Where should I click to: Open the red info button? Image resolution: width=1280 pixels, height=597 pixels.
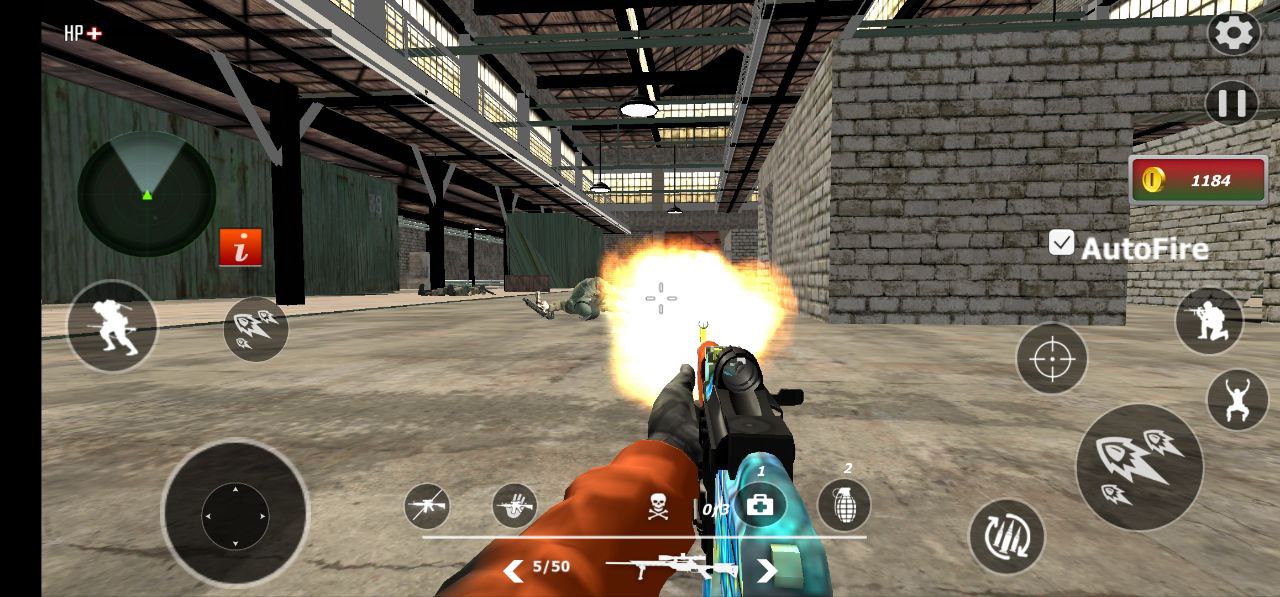[240, 247]
